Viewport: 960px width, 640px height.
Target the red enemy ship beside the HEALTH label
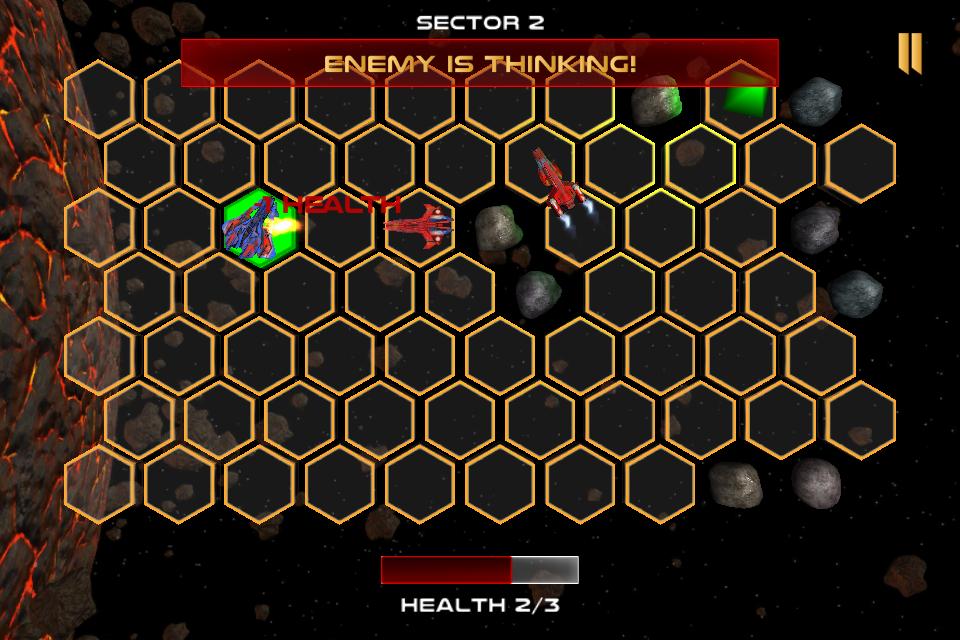coord(419,223)
